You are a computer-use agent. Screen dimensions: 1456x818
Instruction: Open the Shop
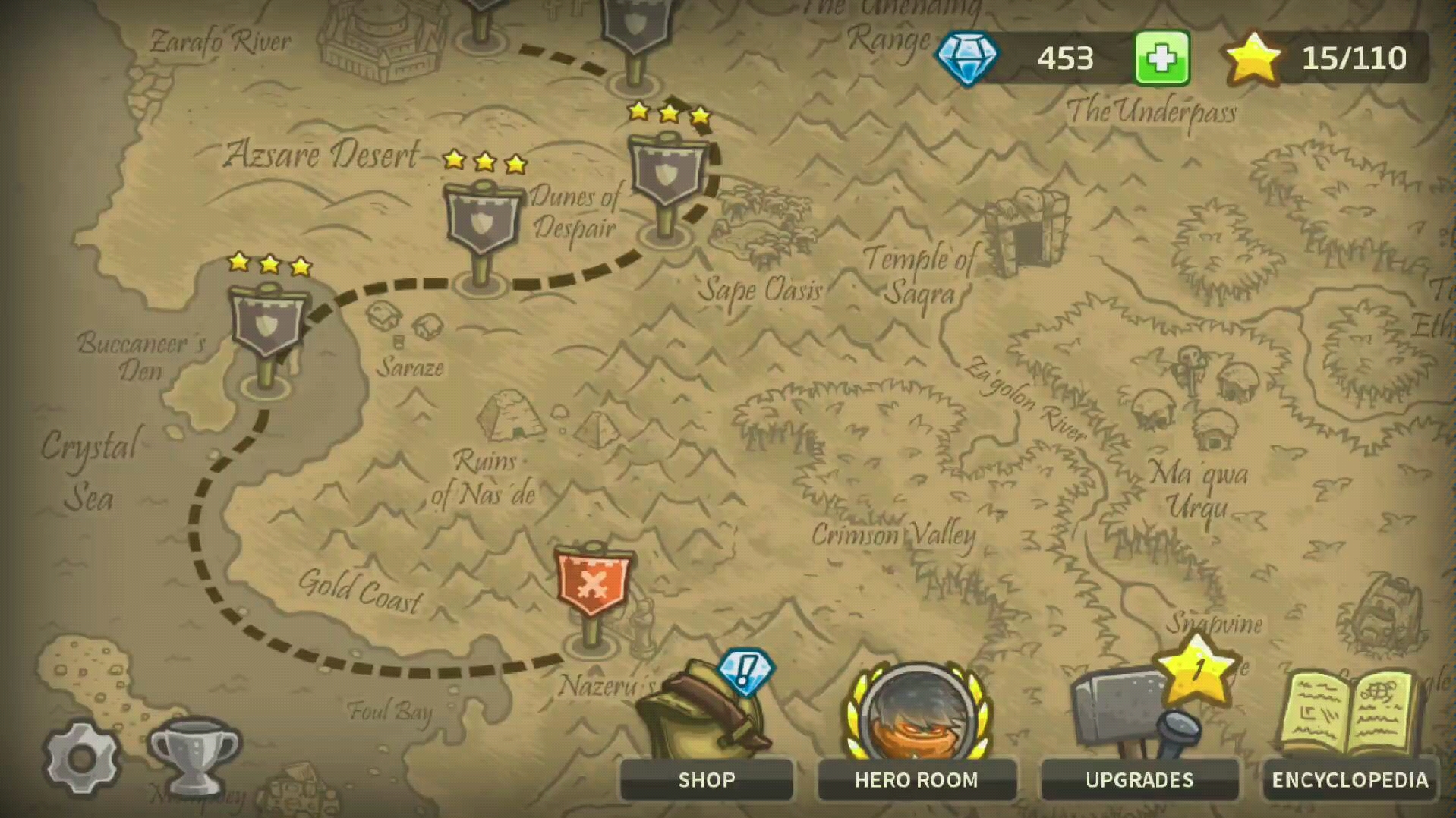[x=706, y=779]
